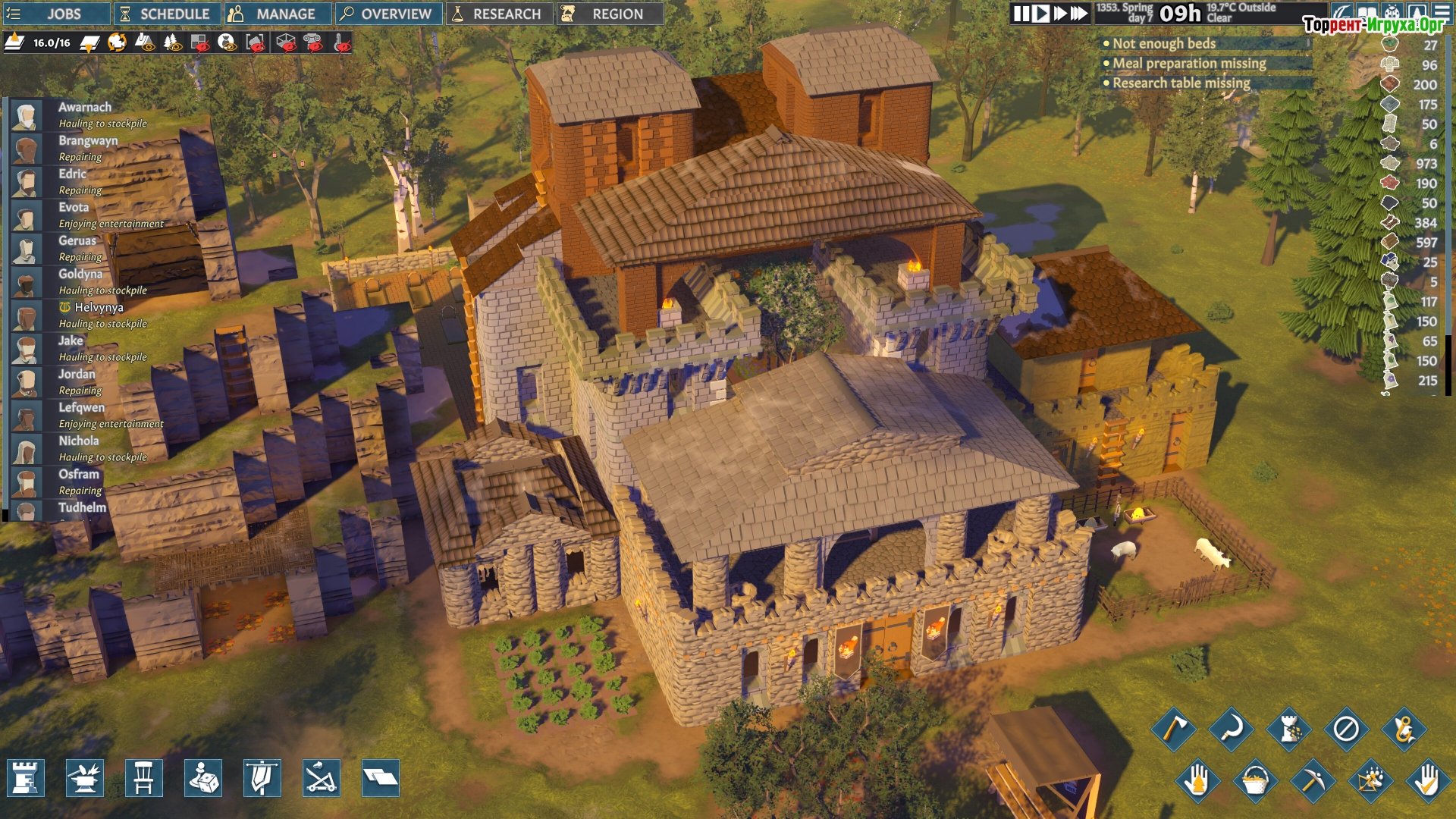Select settler Brangwayn in the list
This screenshot has width=1456, height=819.
pyautogui.click(x=88, y=141)
